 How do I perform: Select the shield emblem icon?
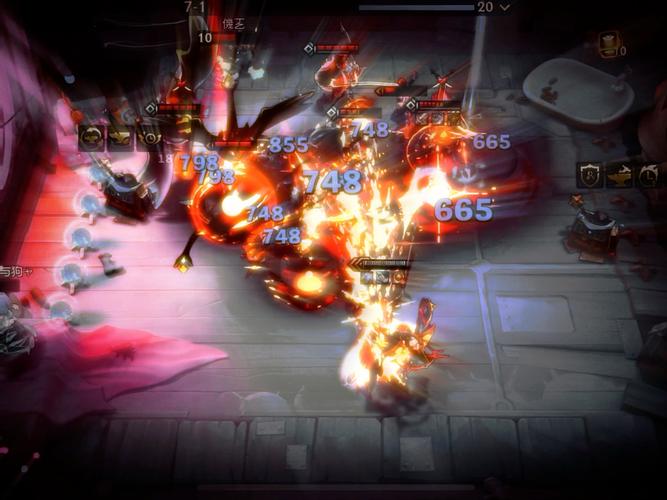tap(589, 175)
